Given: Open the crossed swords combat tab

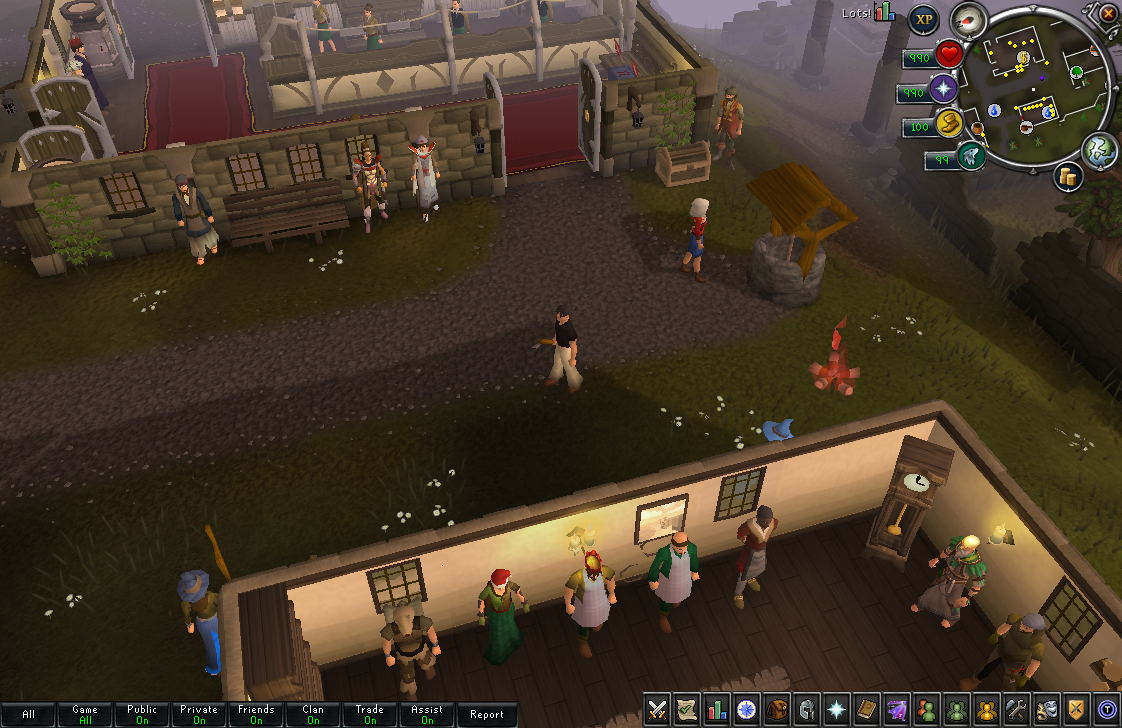Looking at the screenshot, I should pos(657,710).
